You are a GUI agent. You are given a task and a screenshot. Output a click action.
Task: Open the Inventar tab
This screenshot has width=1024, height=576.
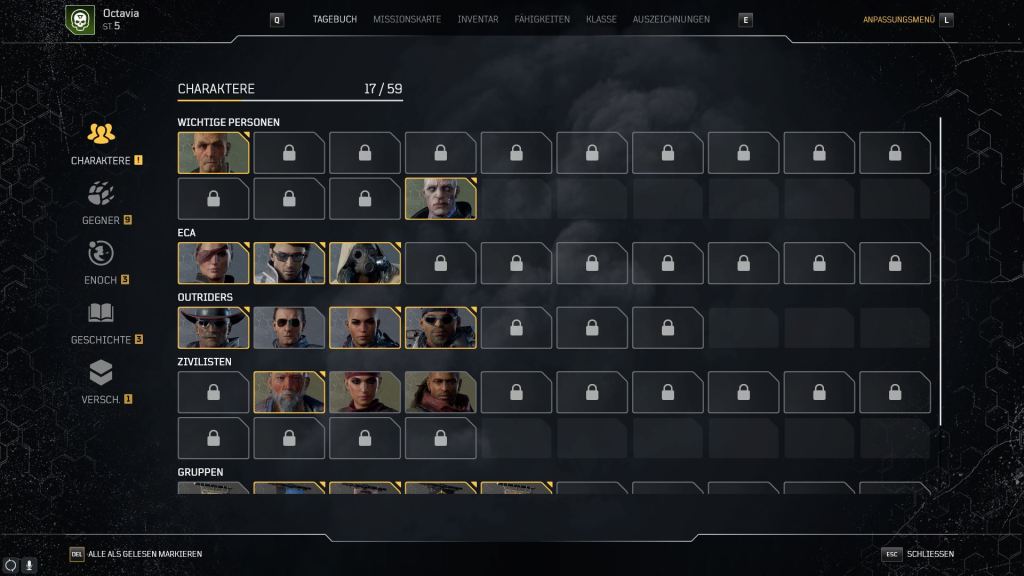pos(477,19)
